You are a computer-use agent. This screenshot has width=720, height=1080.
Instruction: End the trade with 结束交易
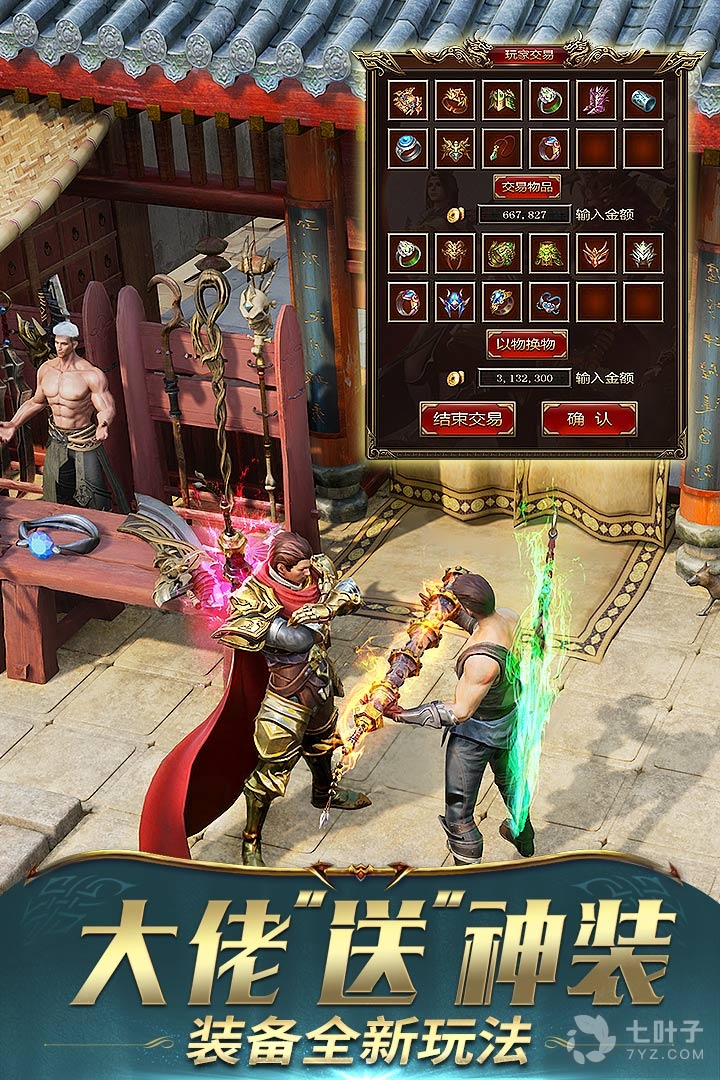pos(467,418)
